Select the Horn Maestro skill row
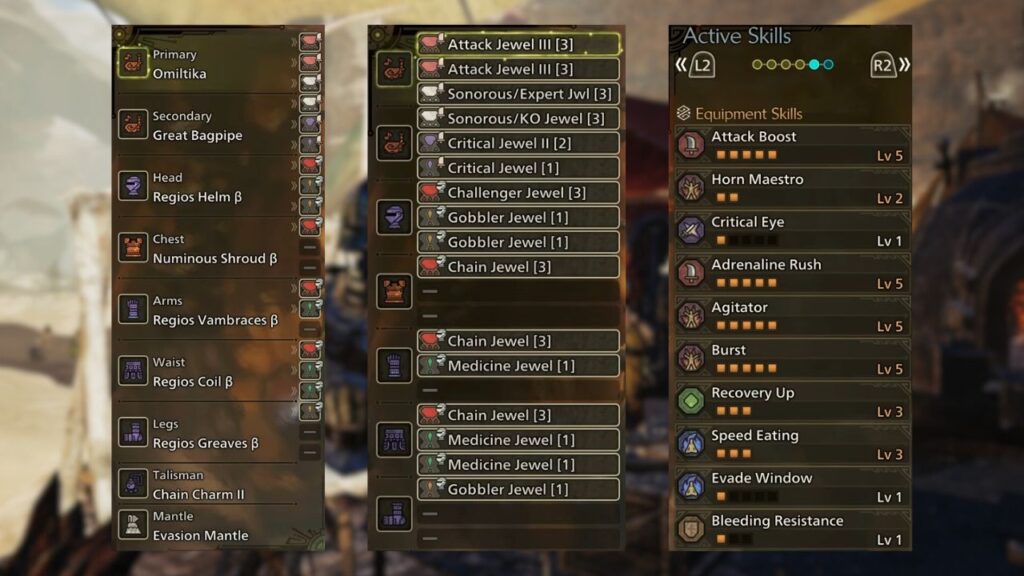Image resolution: width=1024 pixels, height=576 pixels. 790,188
